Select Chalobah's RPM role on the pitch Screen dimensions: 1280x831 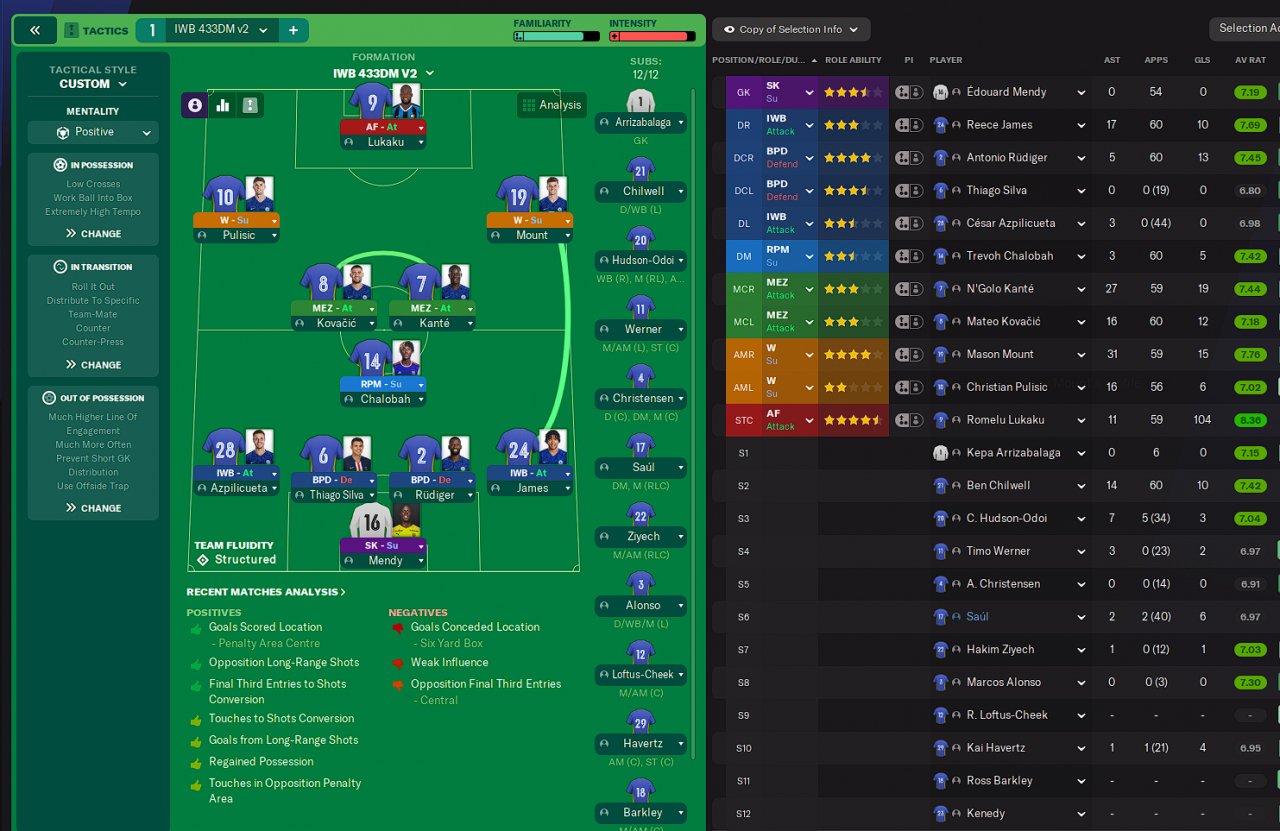pyautogui.click(x=384, y=384)
